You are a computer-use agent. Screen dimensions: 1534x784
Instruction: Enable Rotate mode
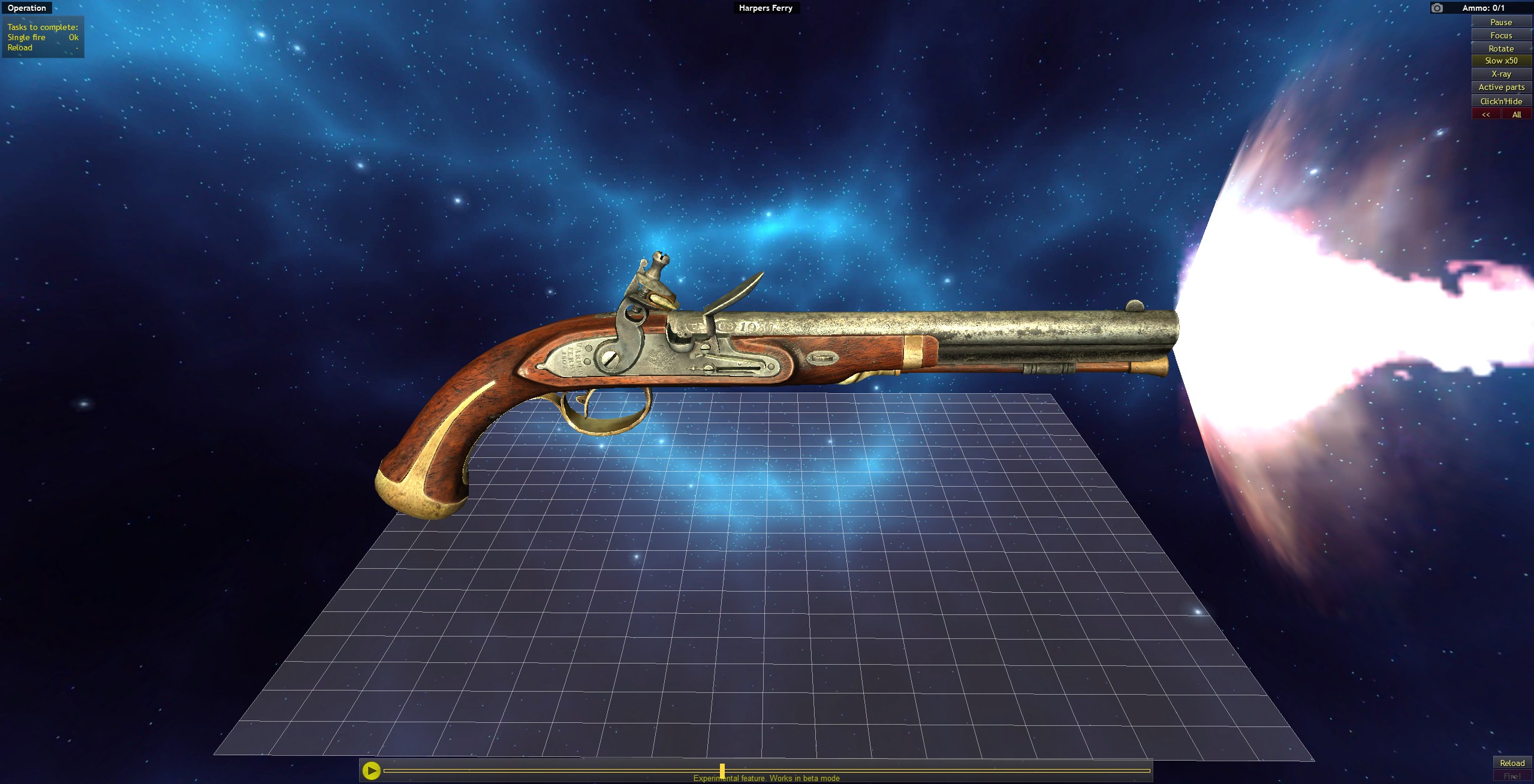click(x=1502, y=48)
